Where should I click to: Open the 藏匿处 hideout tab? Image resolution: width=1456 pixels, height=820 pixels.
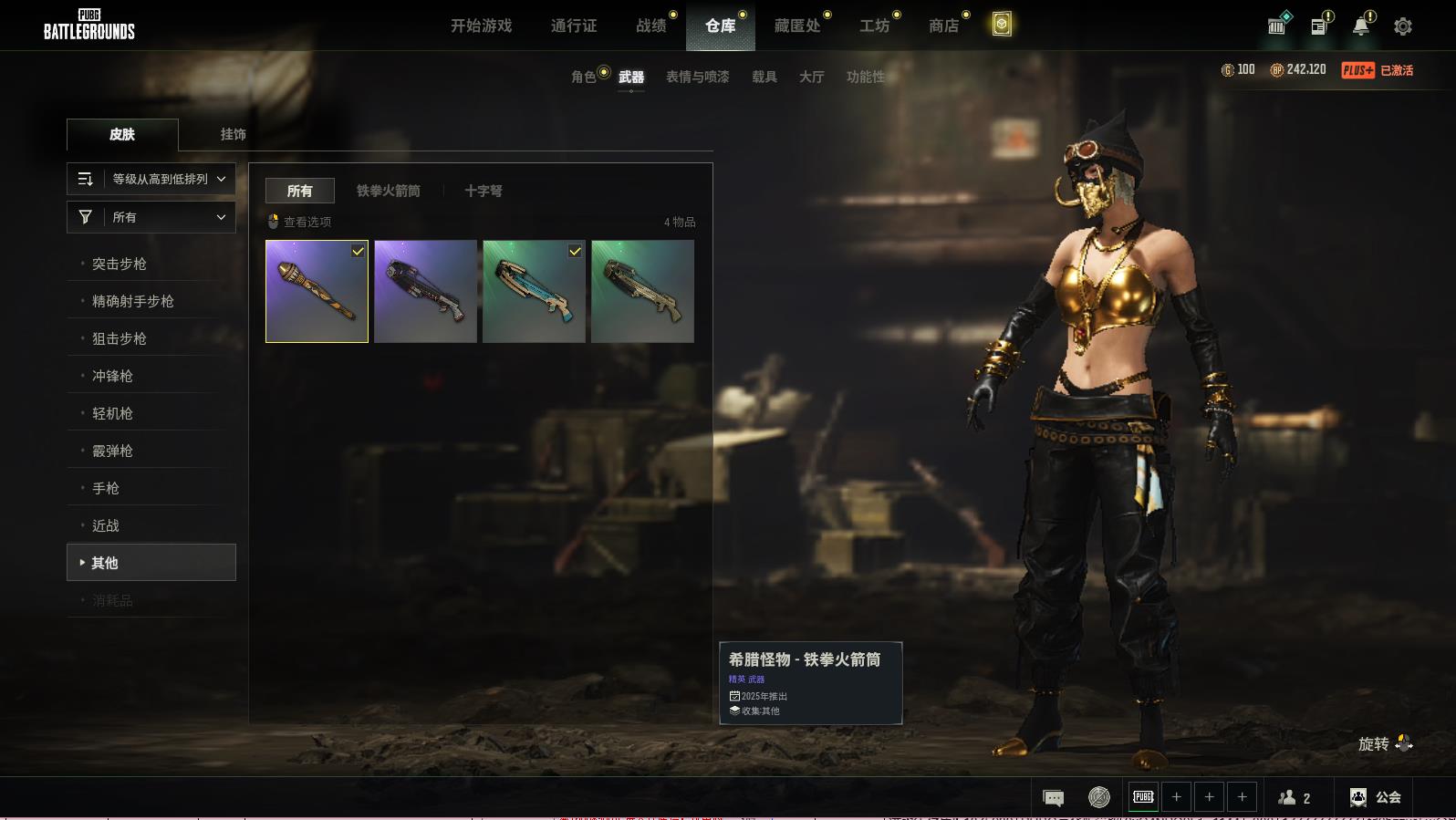tap(797, 26)
